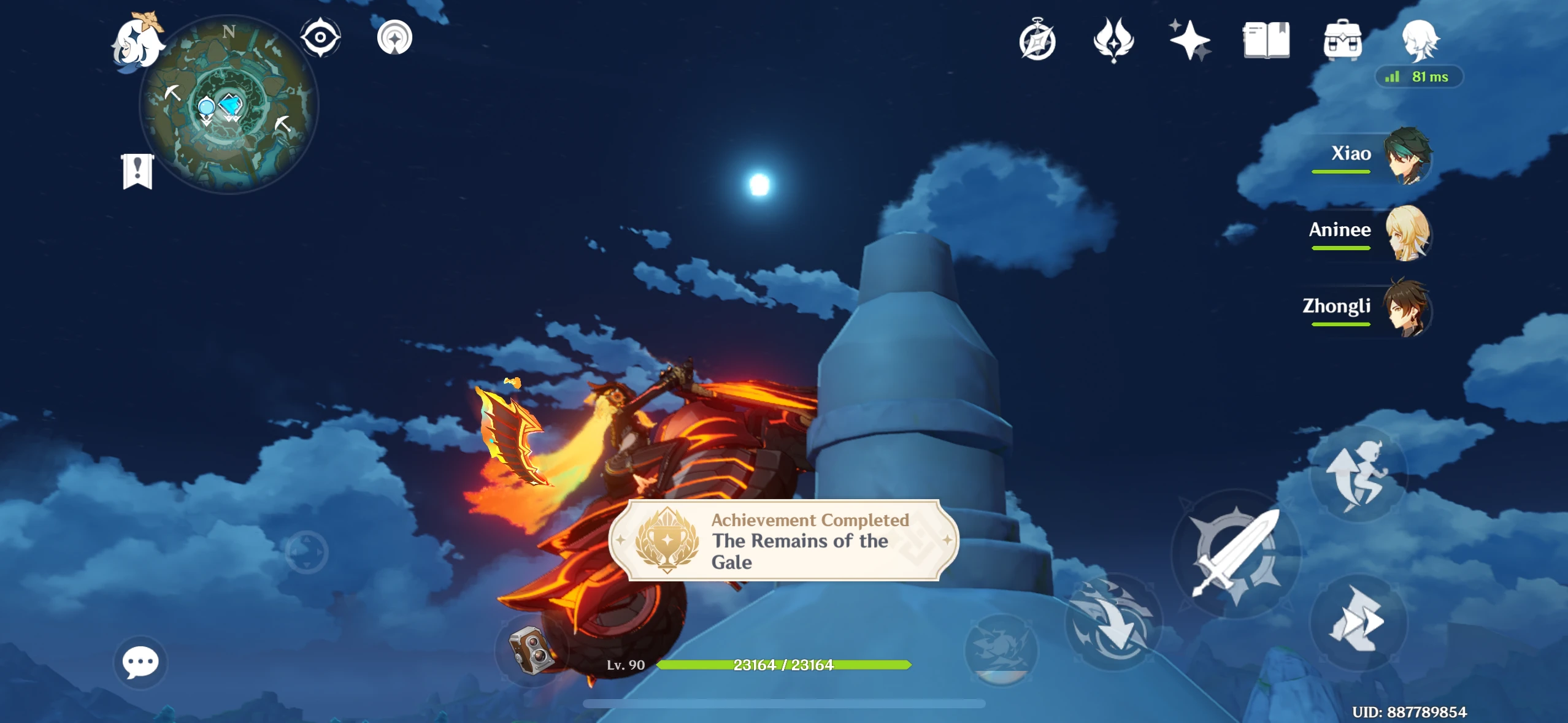Switch to Xiao in the party list
Viewport: 1568px width, 723px height.
1409,156
